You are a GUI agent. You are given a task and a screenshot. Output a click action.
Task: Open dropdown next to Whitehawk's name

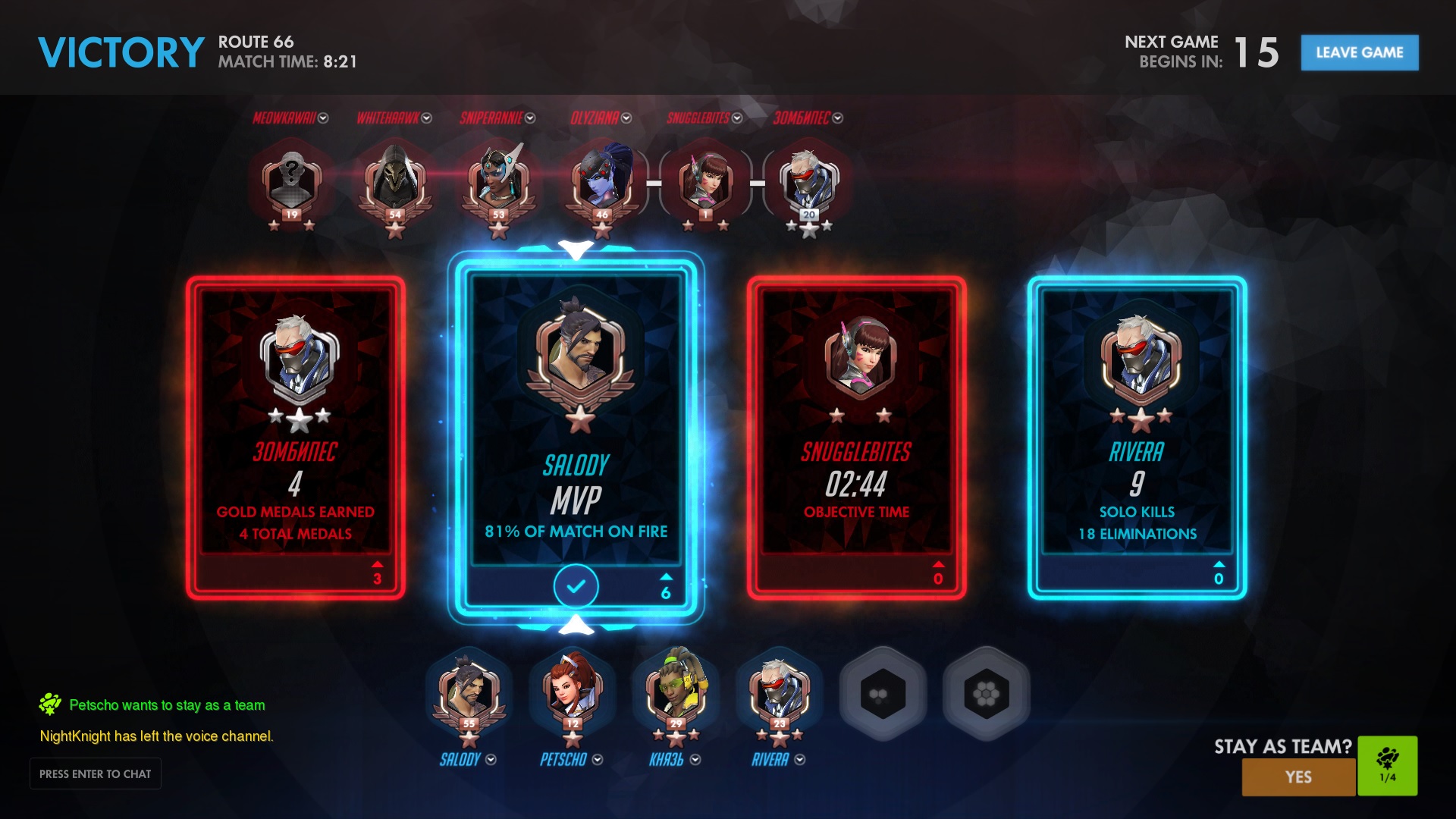[426, 118]
